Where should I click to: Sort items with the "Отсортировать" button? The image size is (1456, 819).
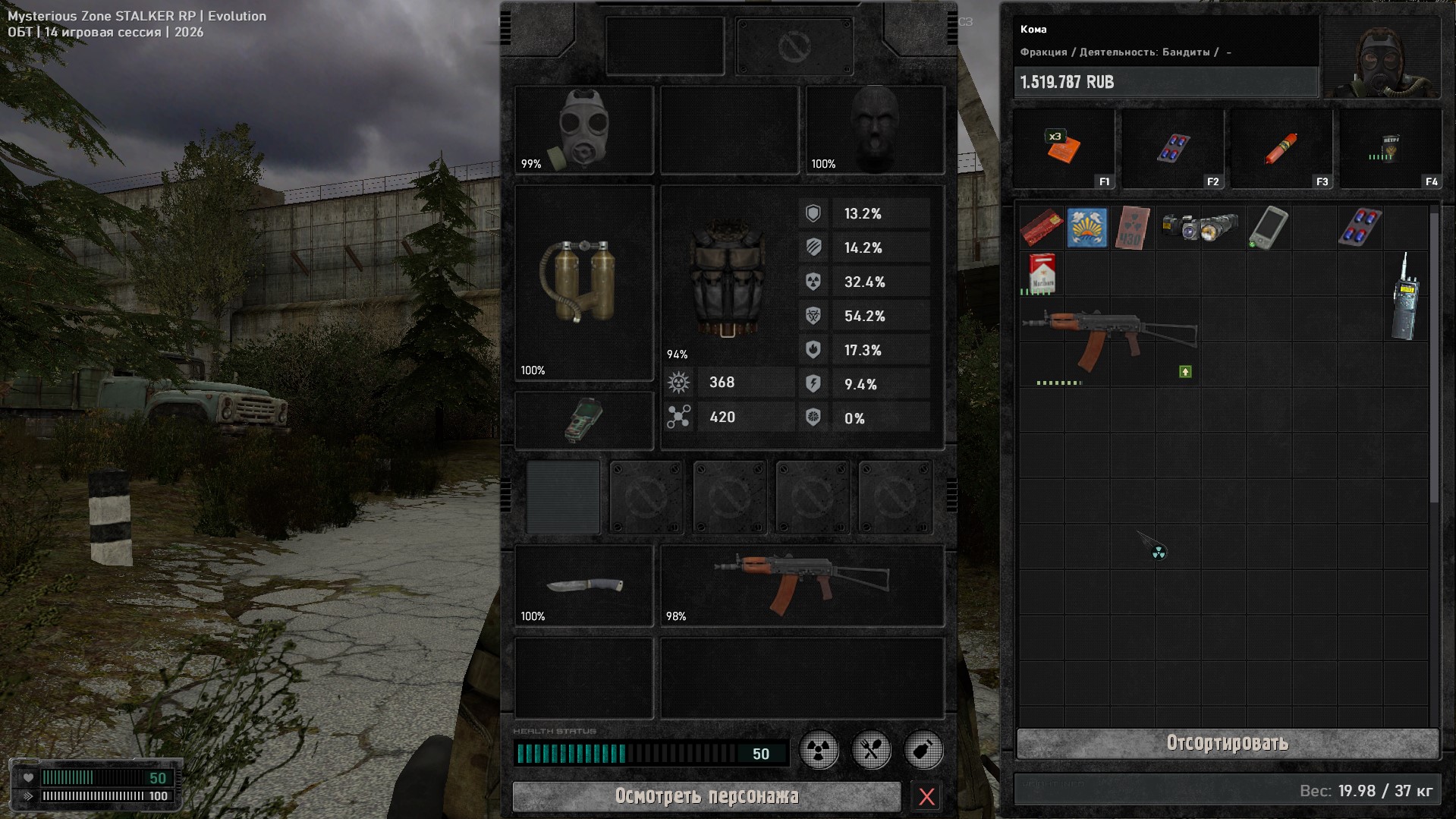[x=1227, y=743]
